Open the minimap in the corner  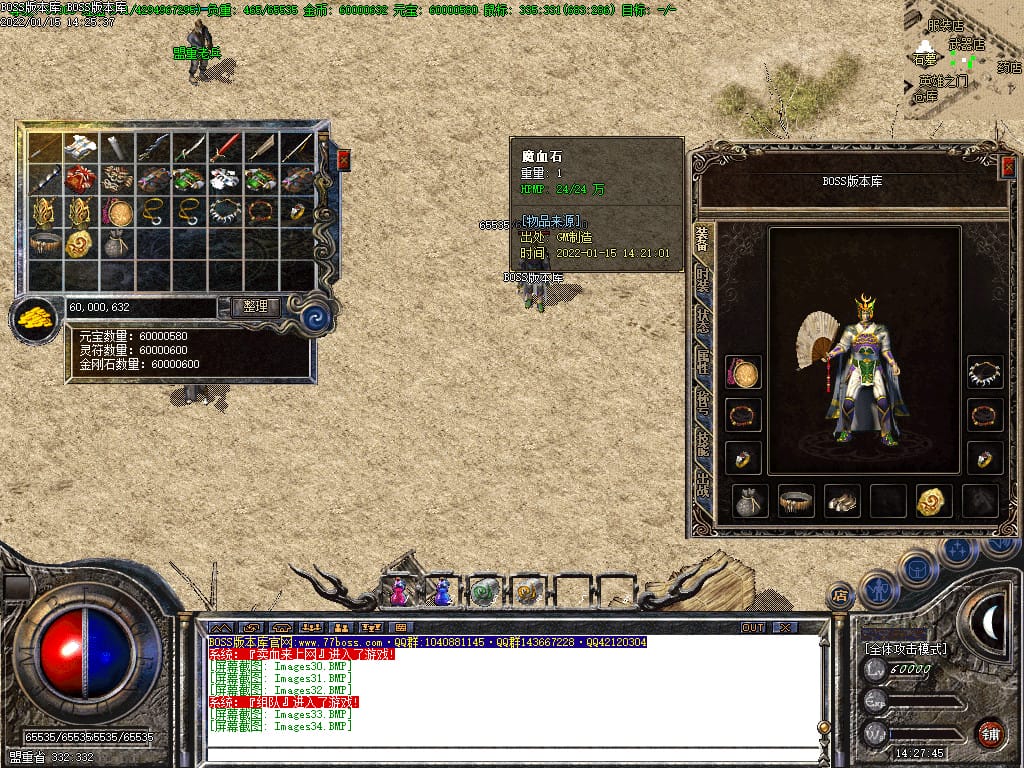pos(964,58)
